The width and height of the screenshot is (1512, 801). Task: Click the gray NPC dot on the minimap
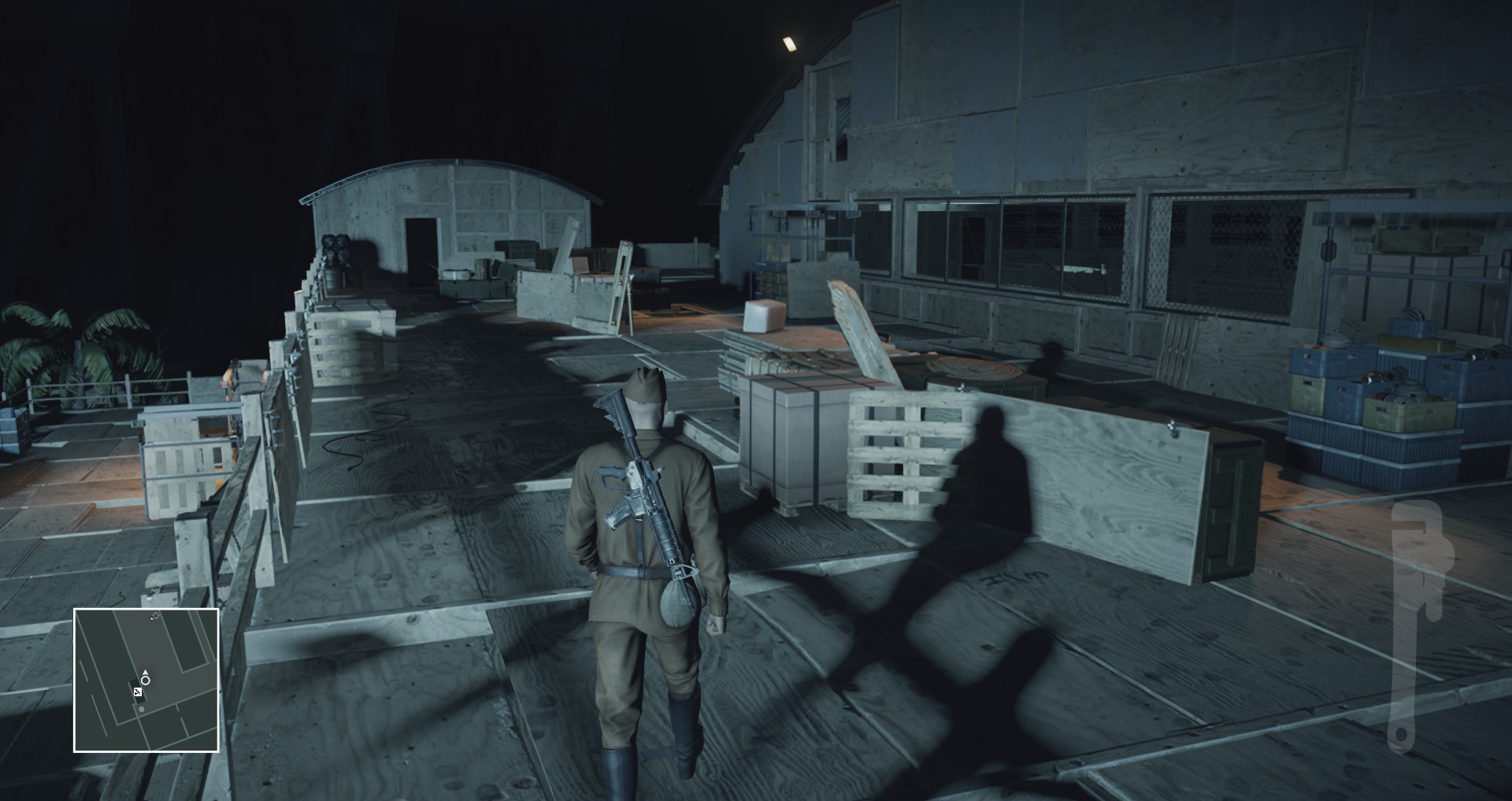click(x=141, y=709)
